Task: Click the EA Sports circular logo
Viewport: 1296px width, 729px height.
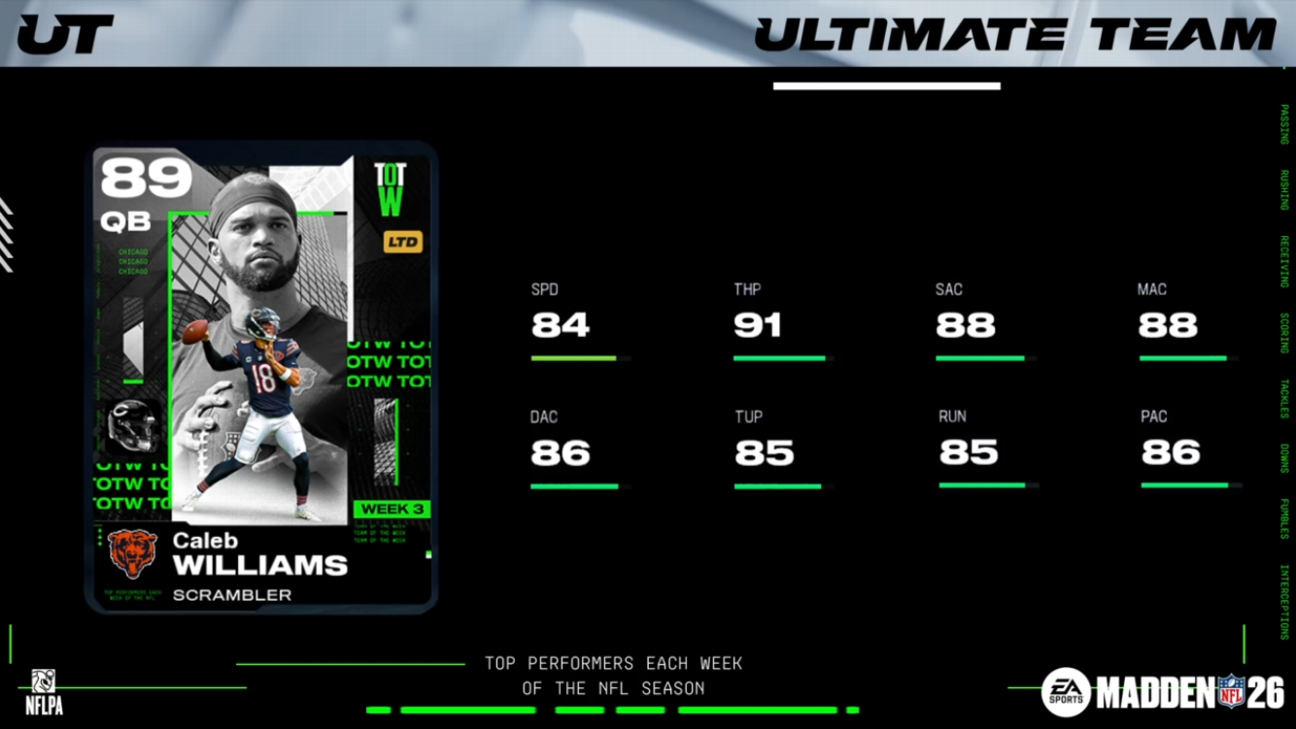Action: point(1063,688)
